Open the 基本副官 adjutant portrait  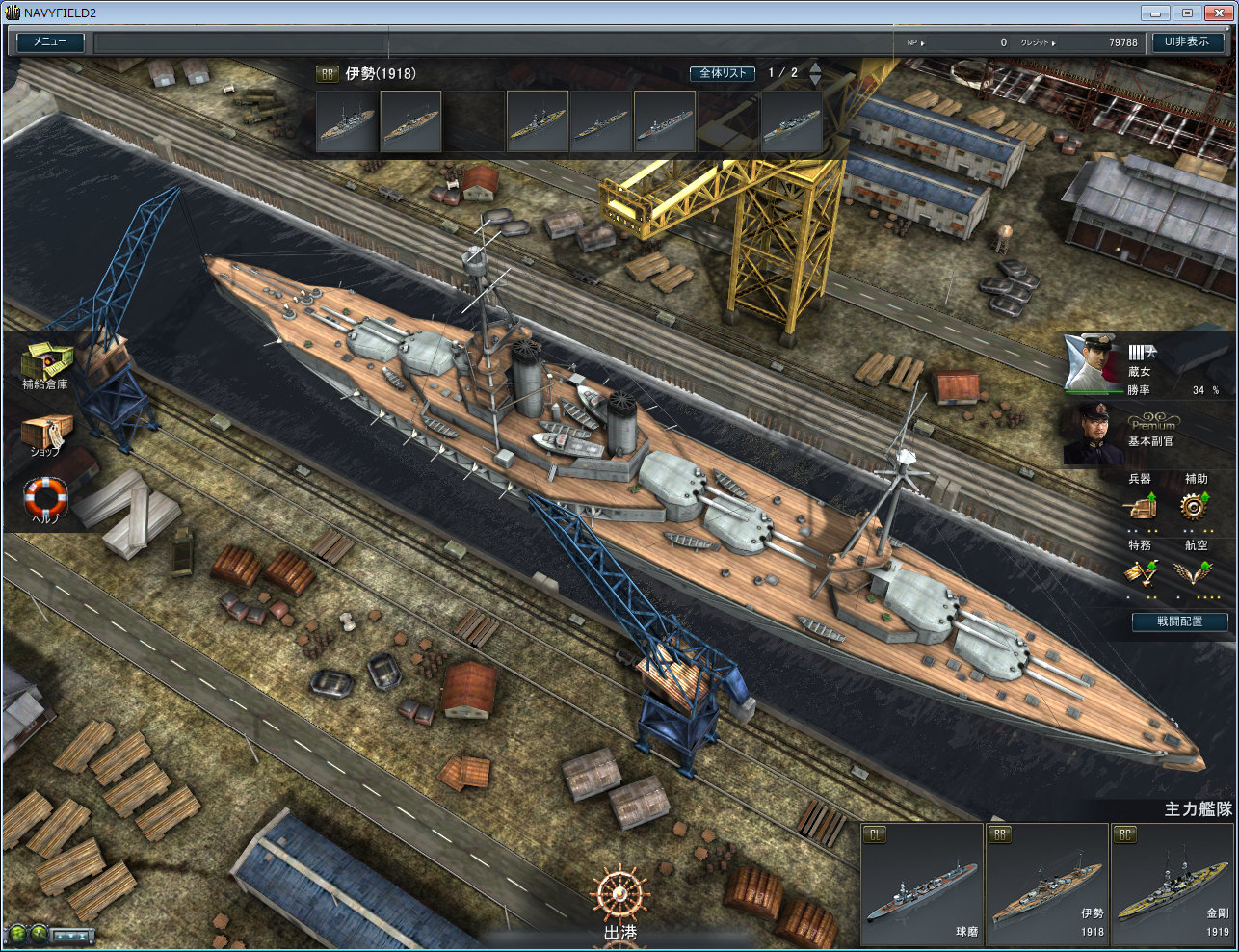1093,436
